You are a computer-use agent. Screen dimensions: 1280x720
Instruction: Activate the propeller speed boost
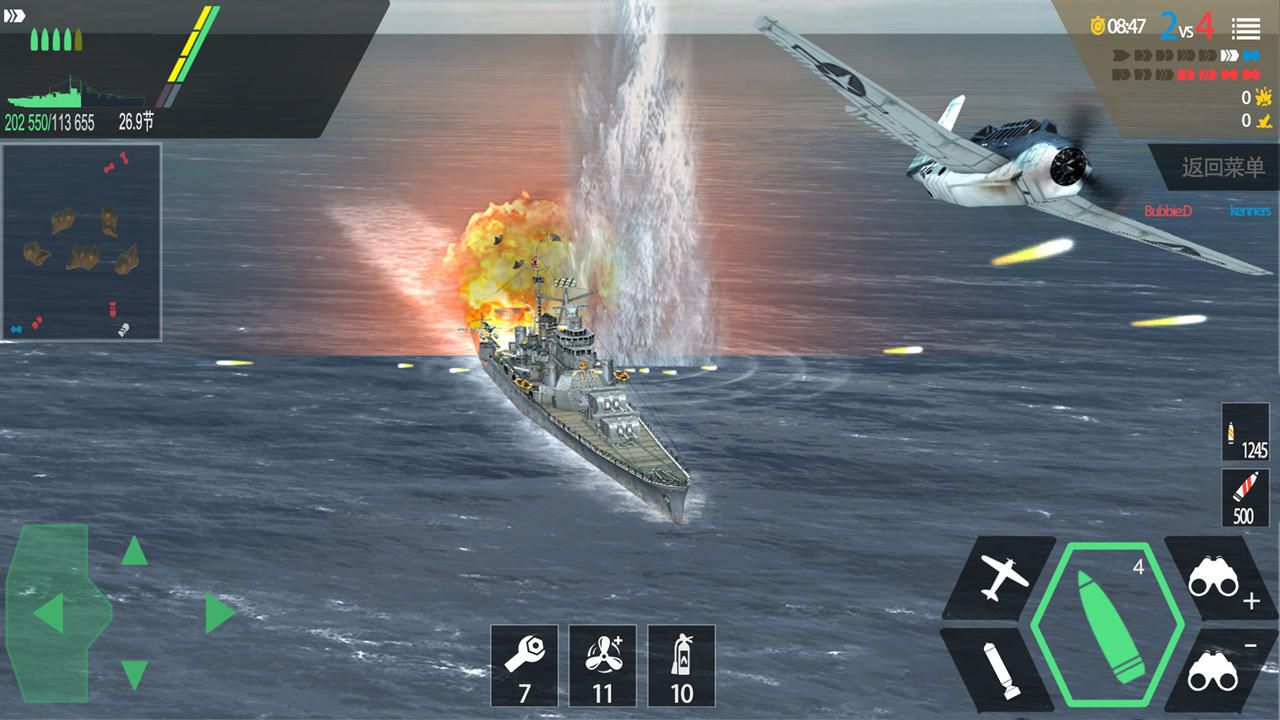[603, 665]
